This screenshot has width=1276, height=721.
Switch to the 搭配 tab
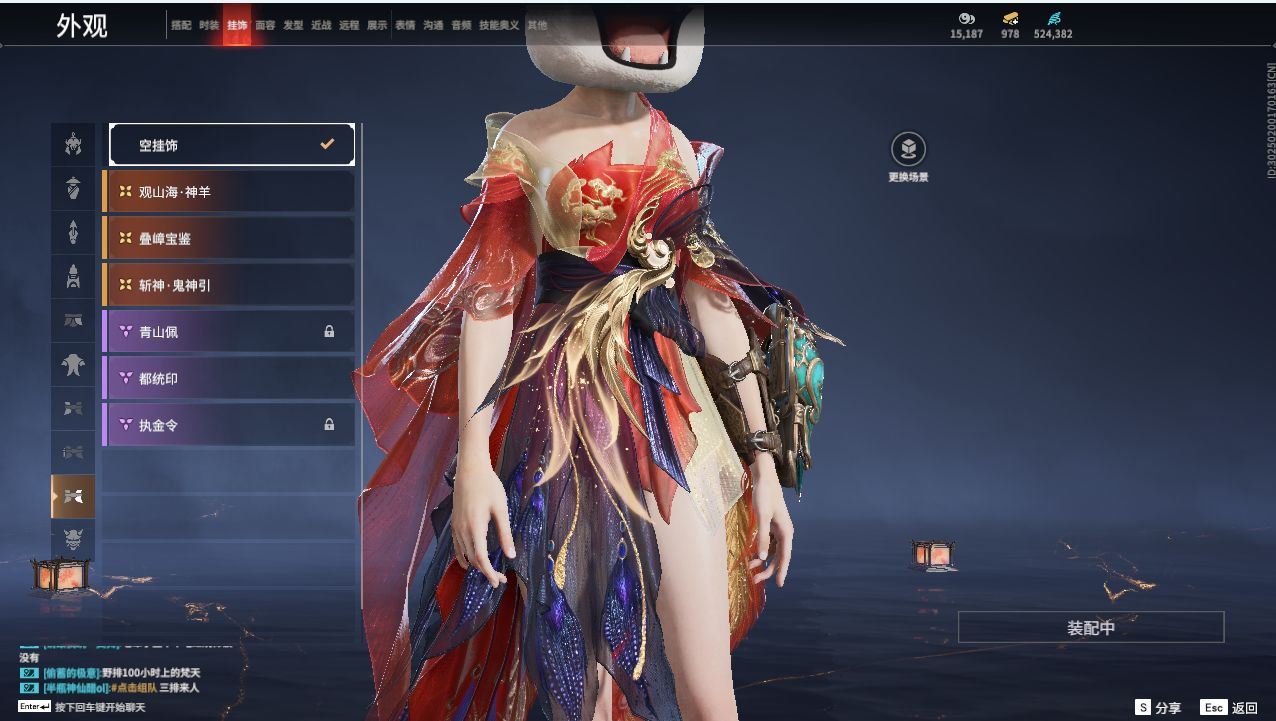[x=181, y=26]
